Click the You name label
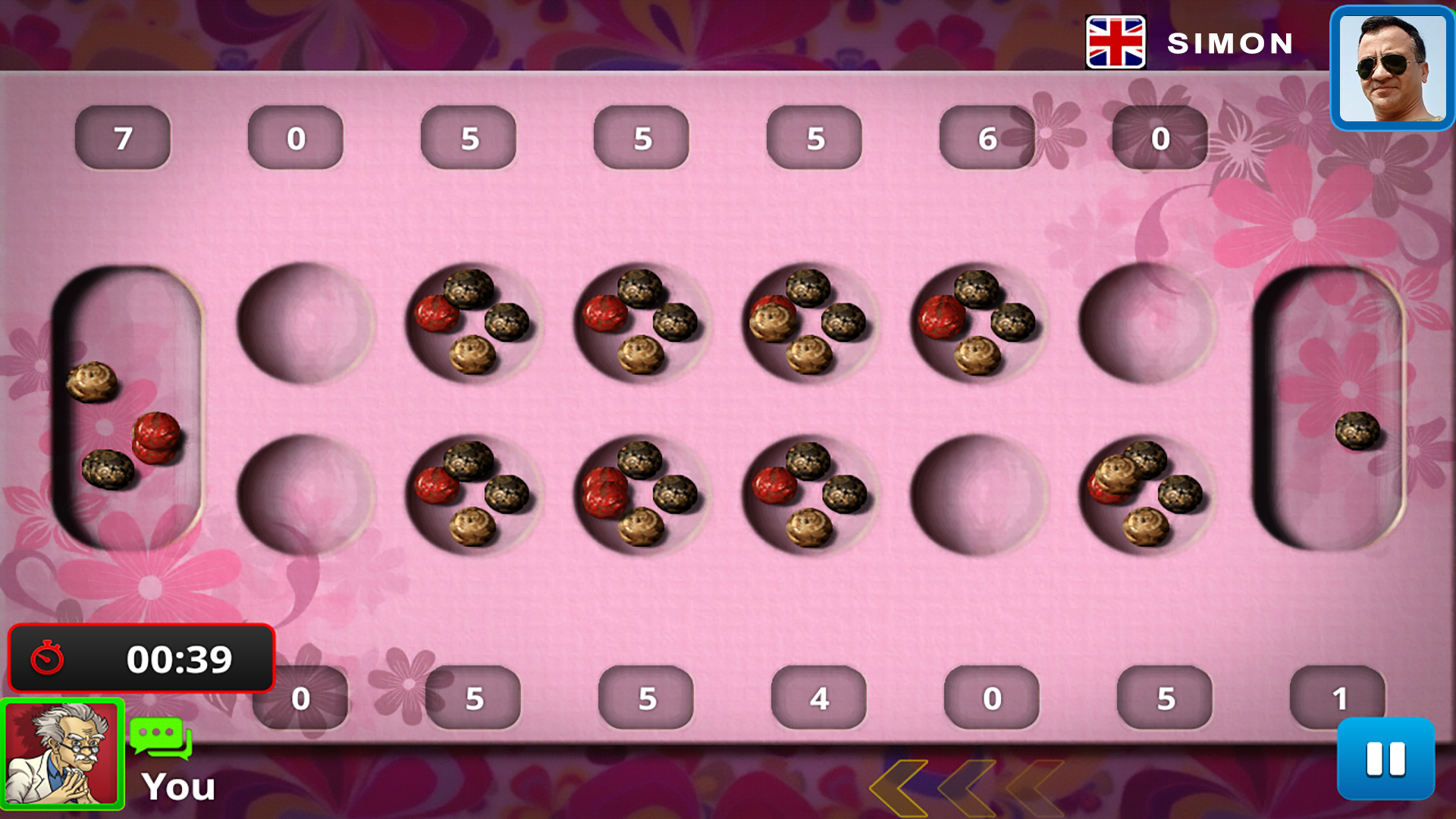 [x=177, y=786]
